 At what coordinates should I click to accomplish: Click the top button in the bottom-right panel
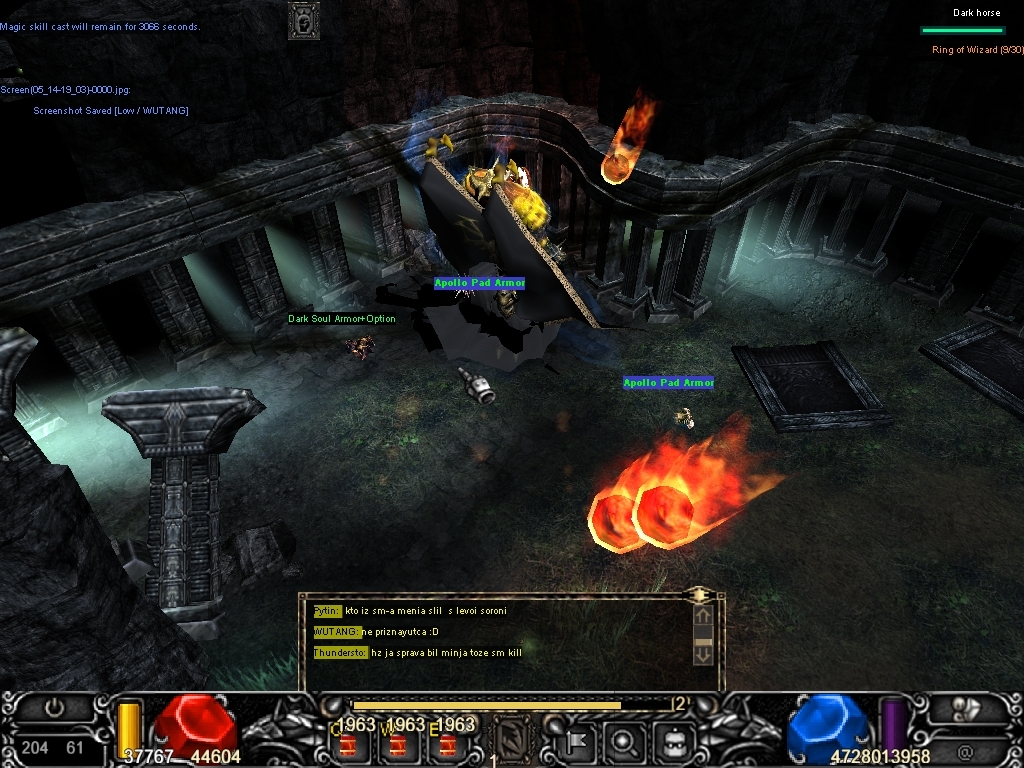(x=965, y=709)
